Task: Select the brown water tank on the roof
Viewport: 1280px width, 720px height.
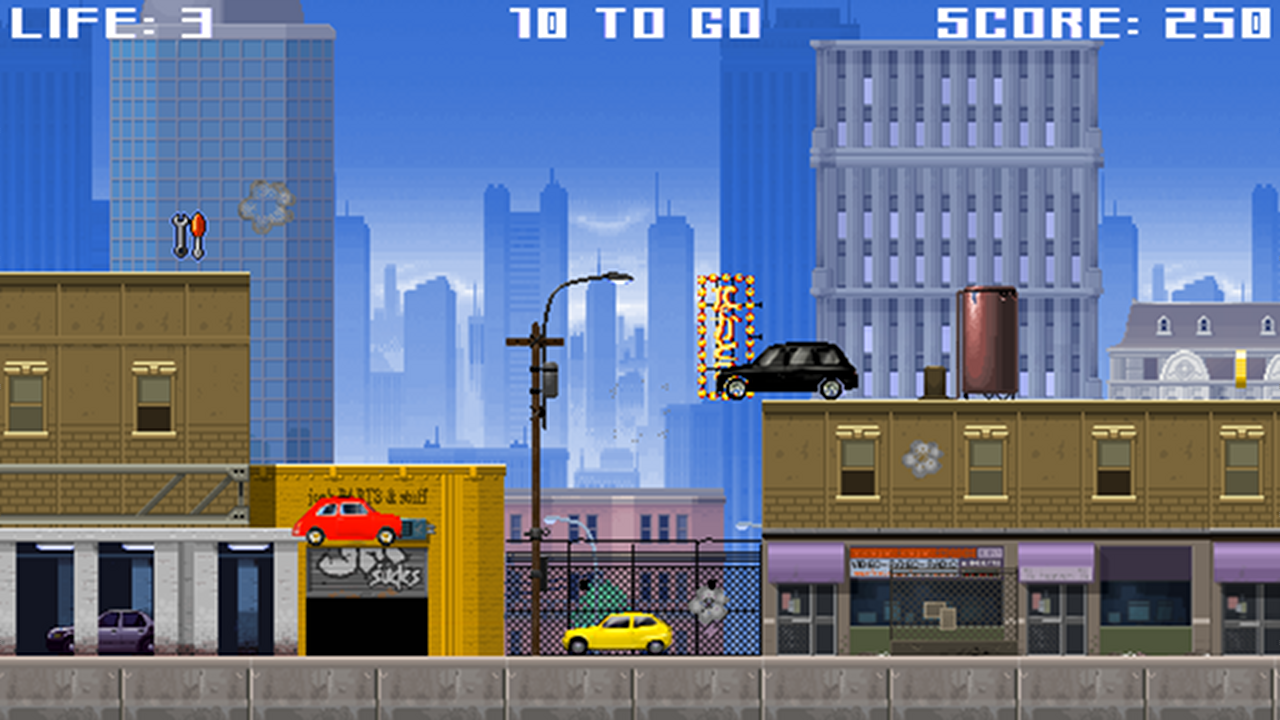Action: [989, 340]
